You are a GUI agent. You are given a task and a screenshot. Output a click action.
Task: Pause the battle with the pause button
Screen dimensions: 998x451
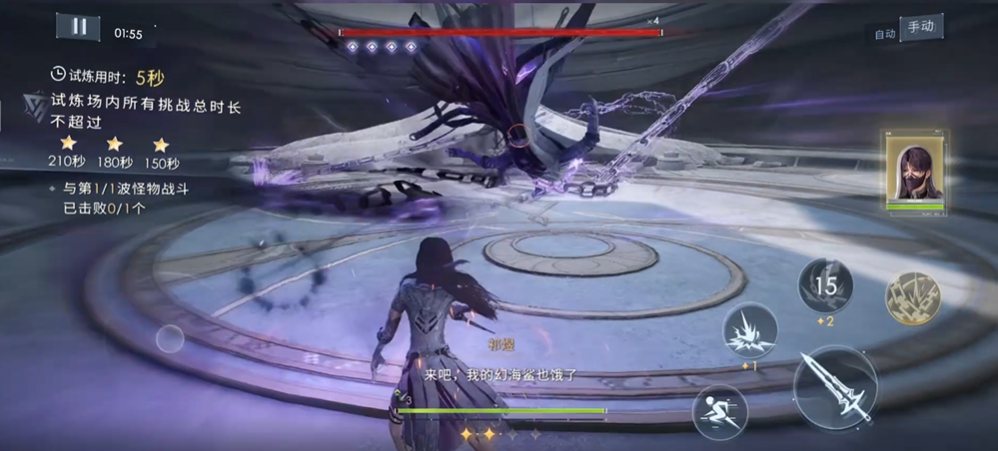coord(78,28)
